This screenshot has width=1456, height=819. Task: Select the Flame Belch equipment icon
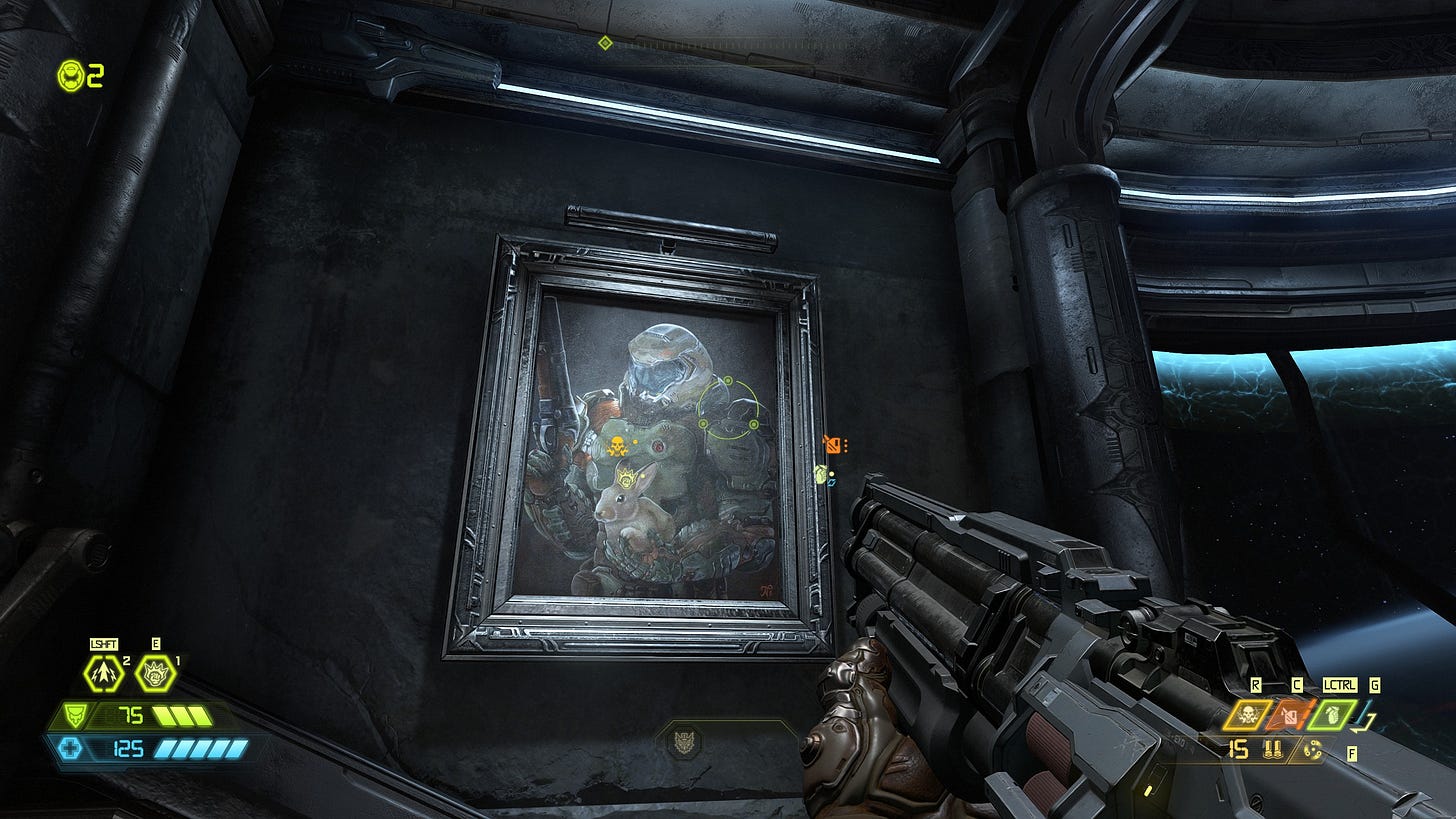tap(1291, 715)
